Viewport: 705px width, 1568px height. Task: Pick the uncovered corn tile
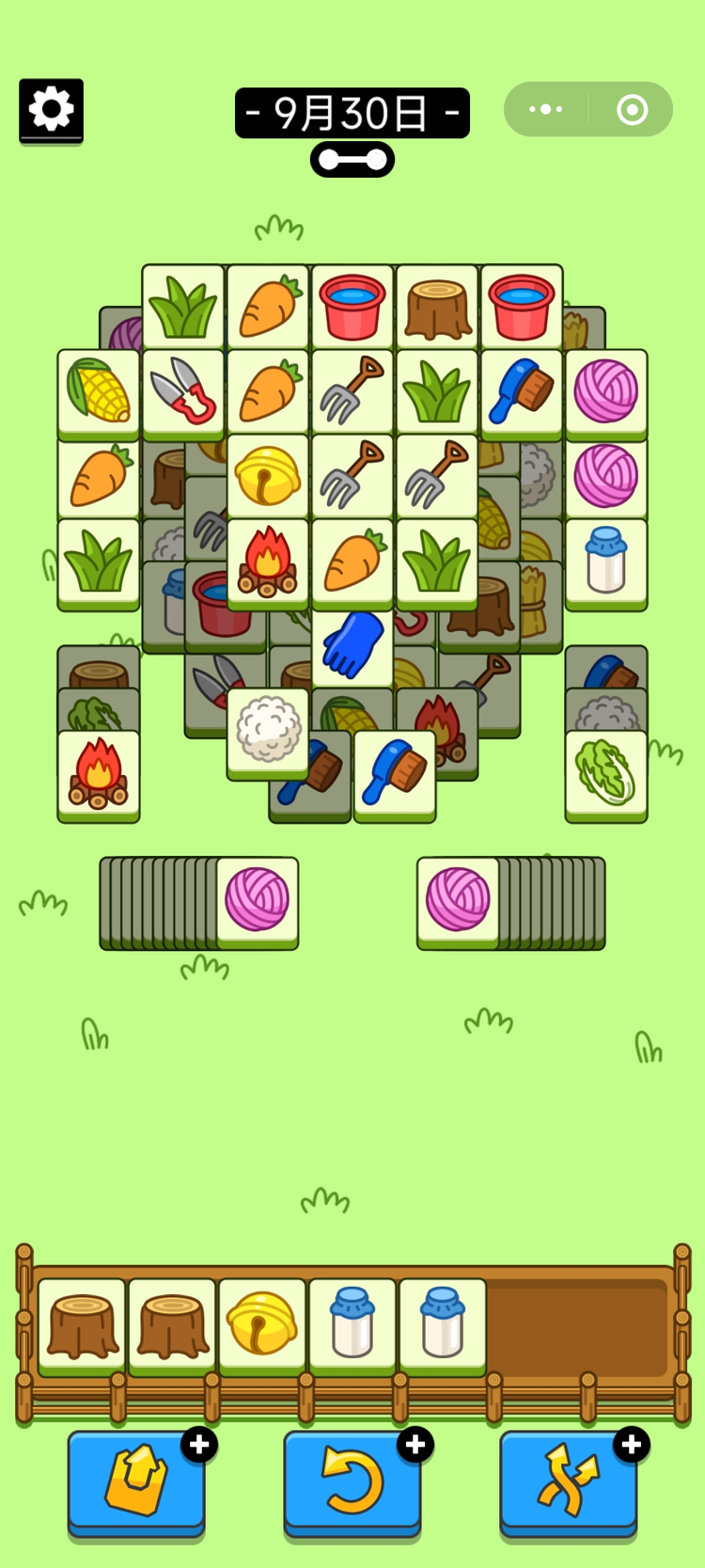point(99,390)
